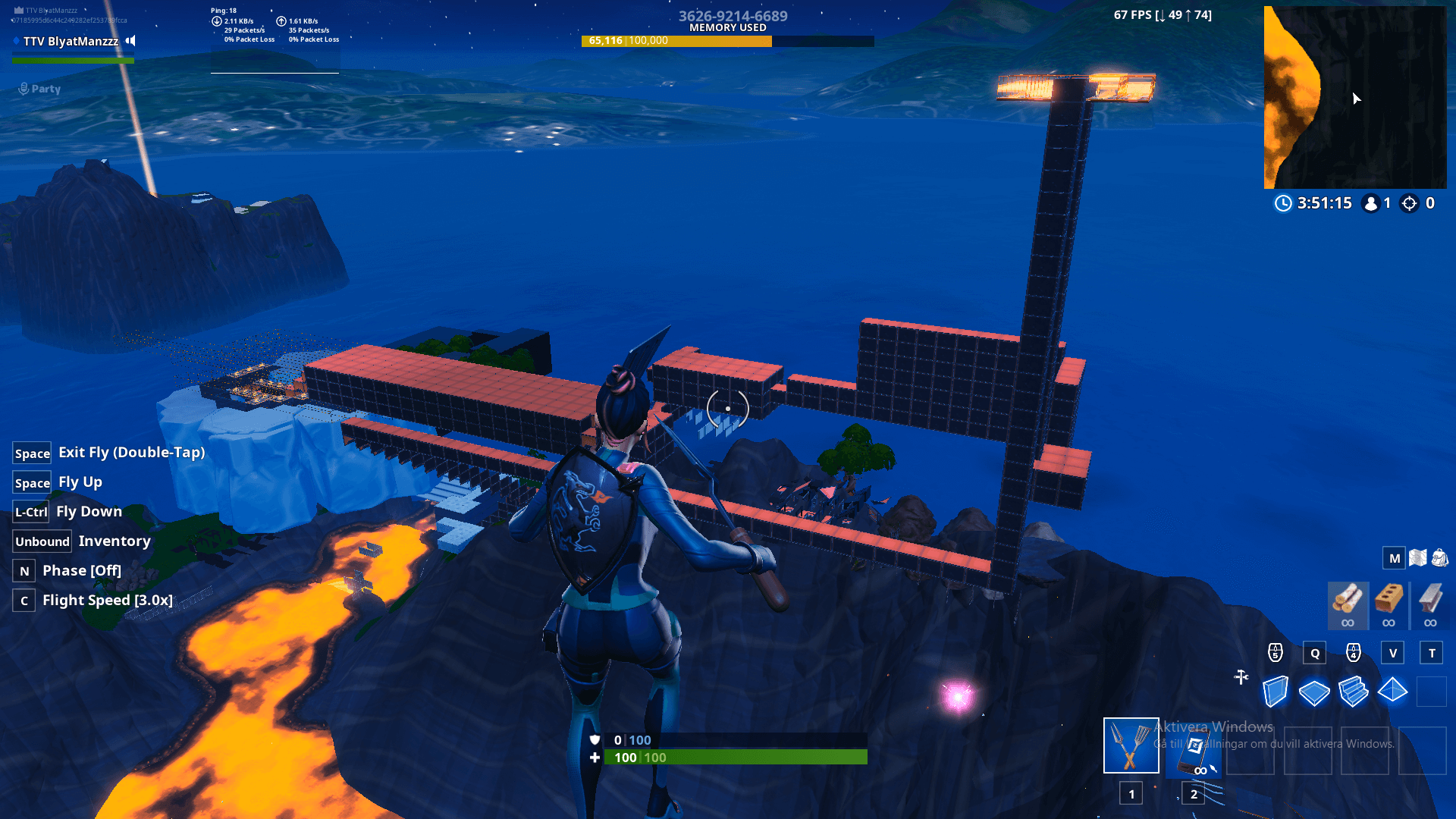Click the waypoint compass icon near player count
This screenshot has height=819, width=1456.
(1409, 203)
